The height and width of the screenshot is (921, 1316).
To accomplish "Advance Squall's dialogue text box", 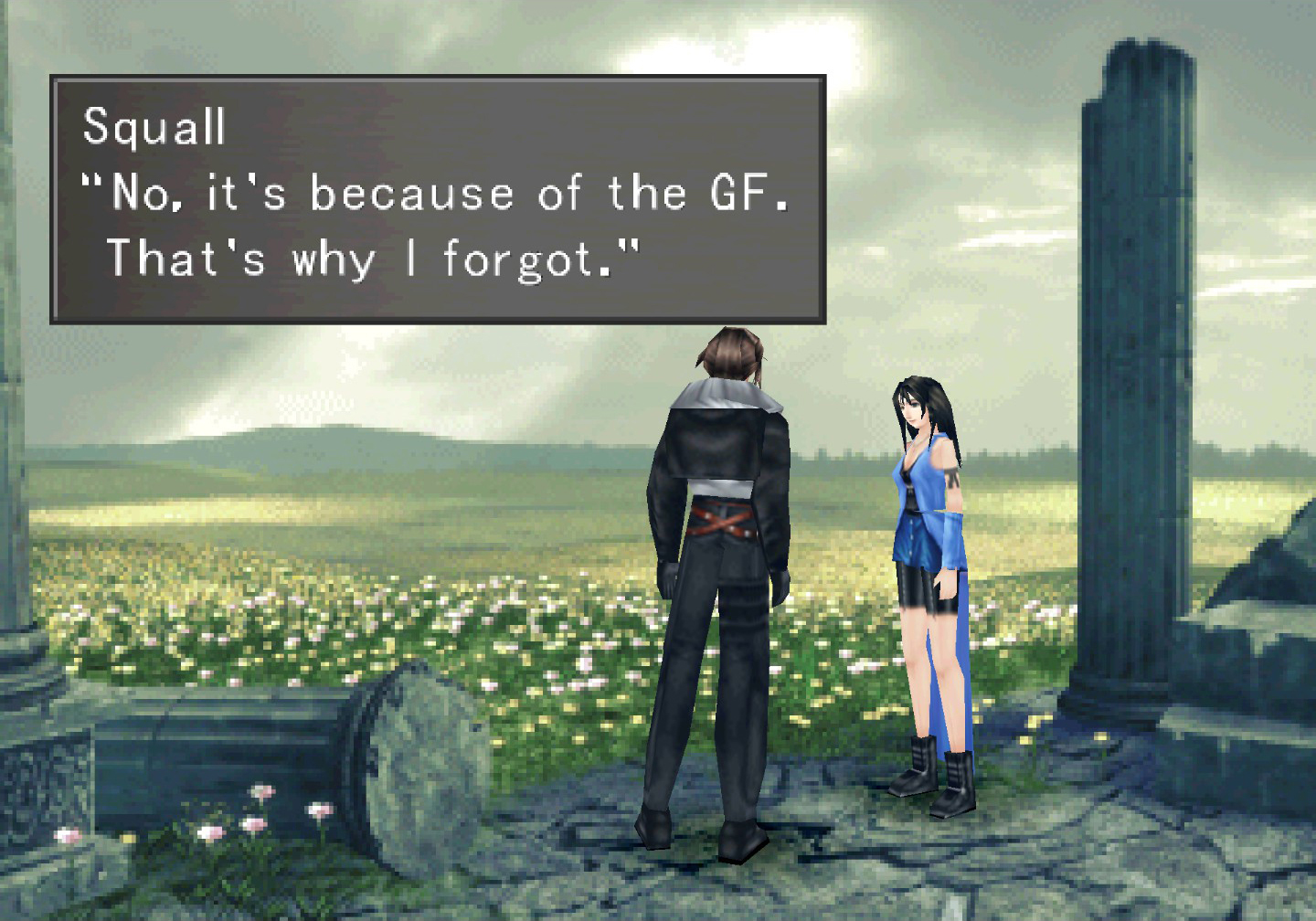I will pos(438,199).
